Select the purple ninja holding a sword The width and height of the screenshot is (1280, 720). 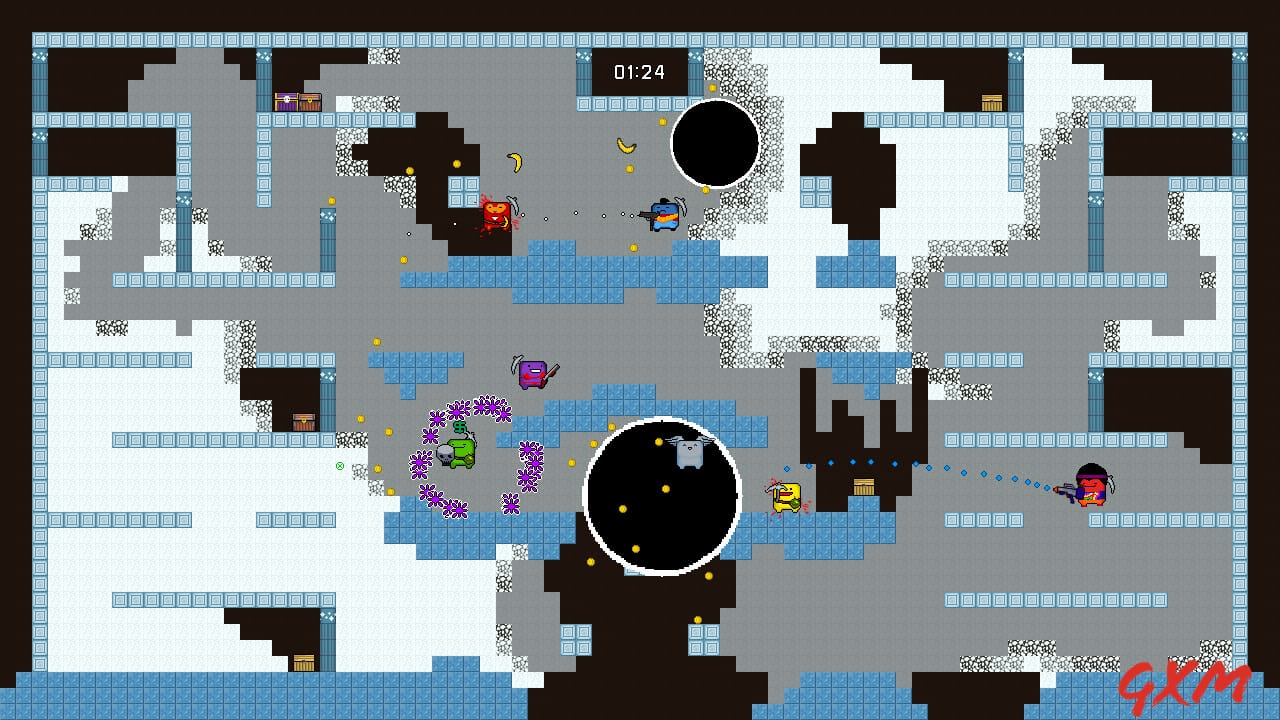coord(533,372)
